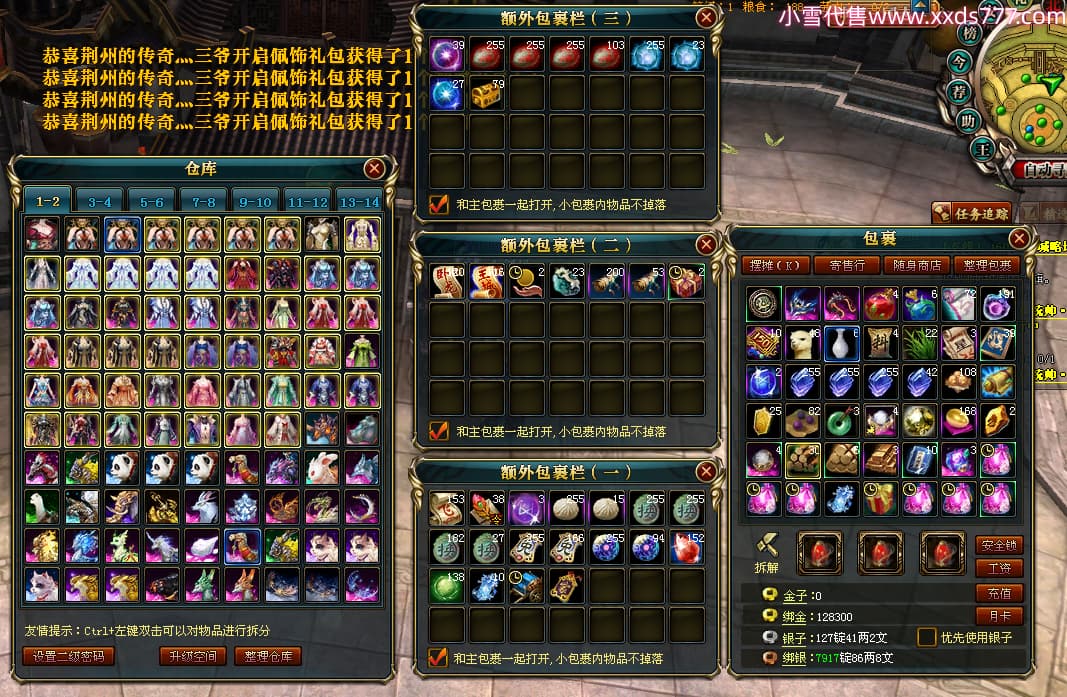This screenshot has width=1067, height=697.
Task: Click the 设置二级密码 button
Action: (x=68, y=656)
